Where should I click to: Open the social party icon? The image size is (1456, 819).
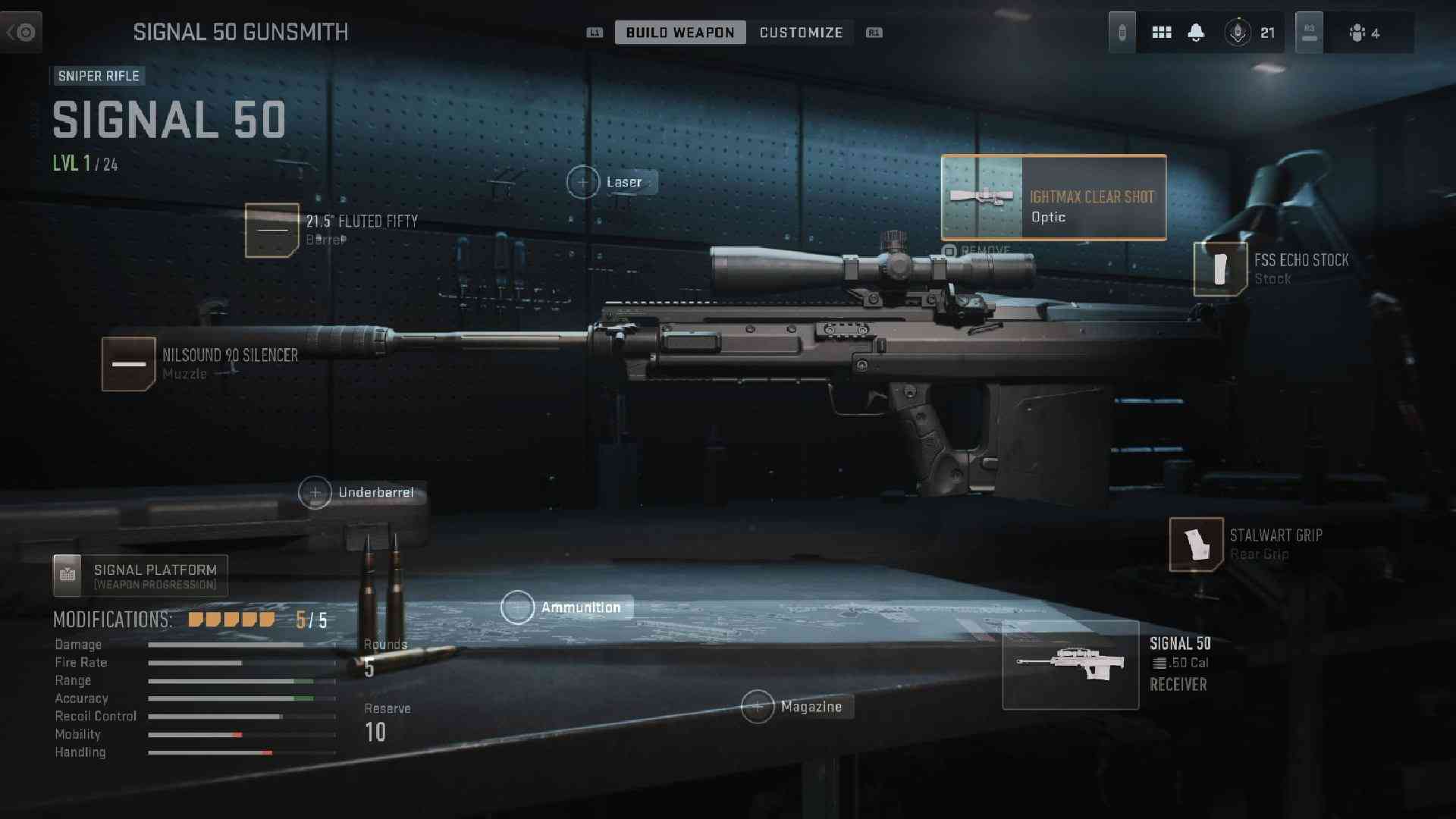pyautogui.click(x=1363, y=33)
